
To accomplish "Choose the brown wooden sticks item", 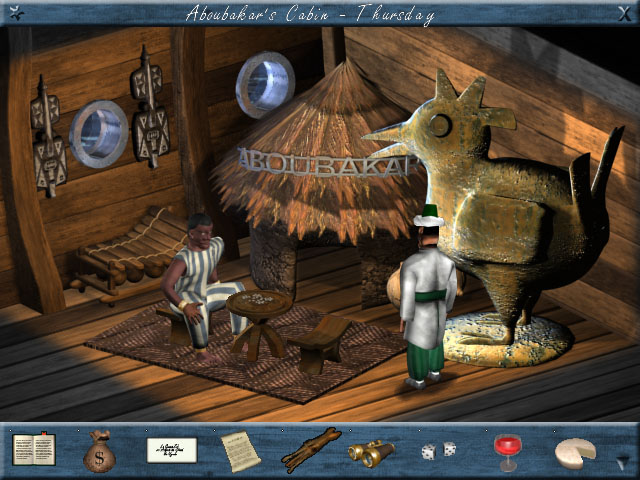I will click(310, 450).
